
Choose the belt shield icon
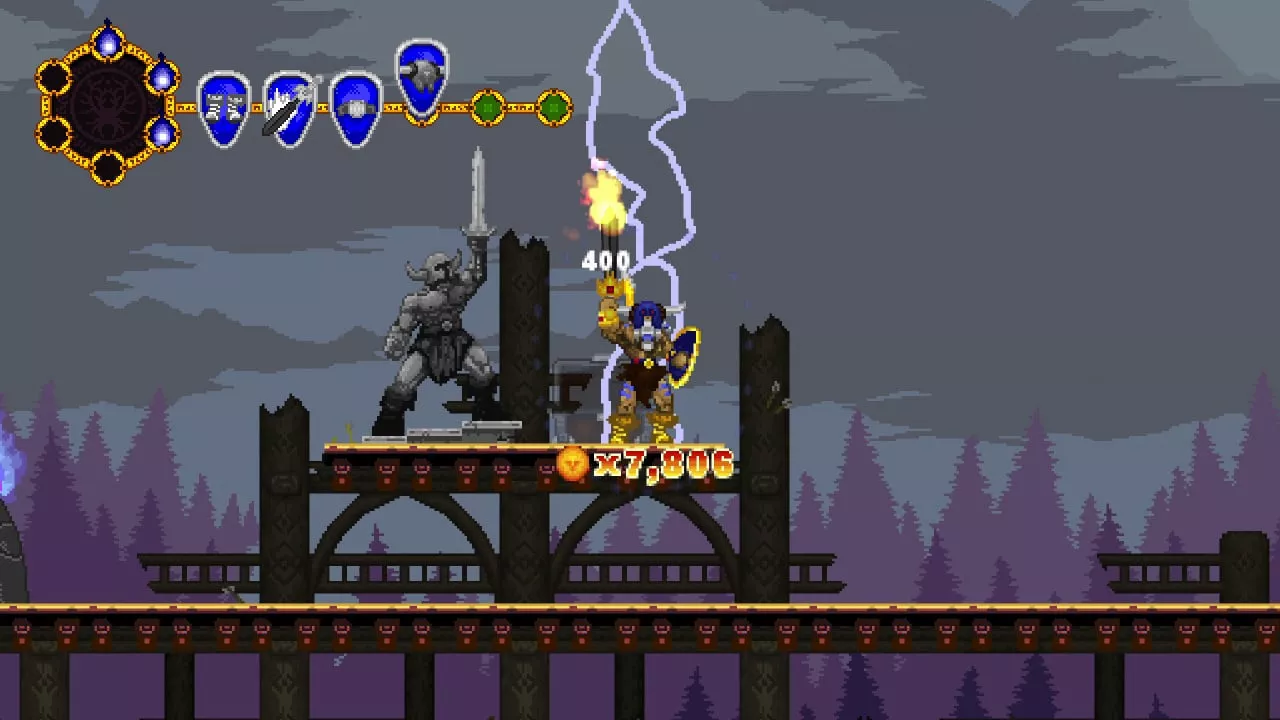click(x=355, y=108)
